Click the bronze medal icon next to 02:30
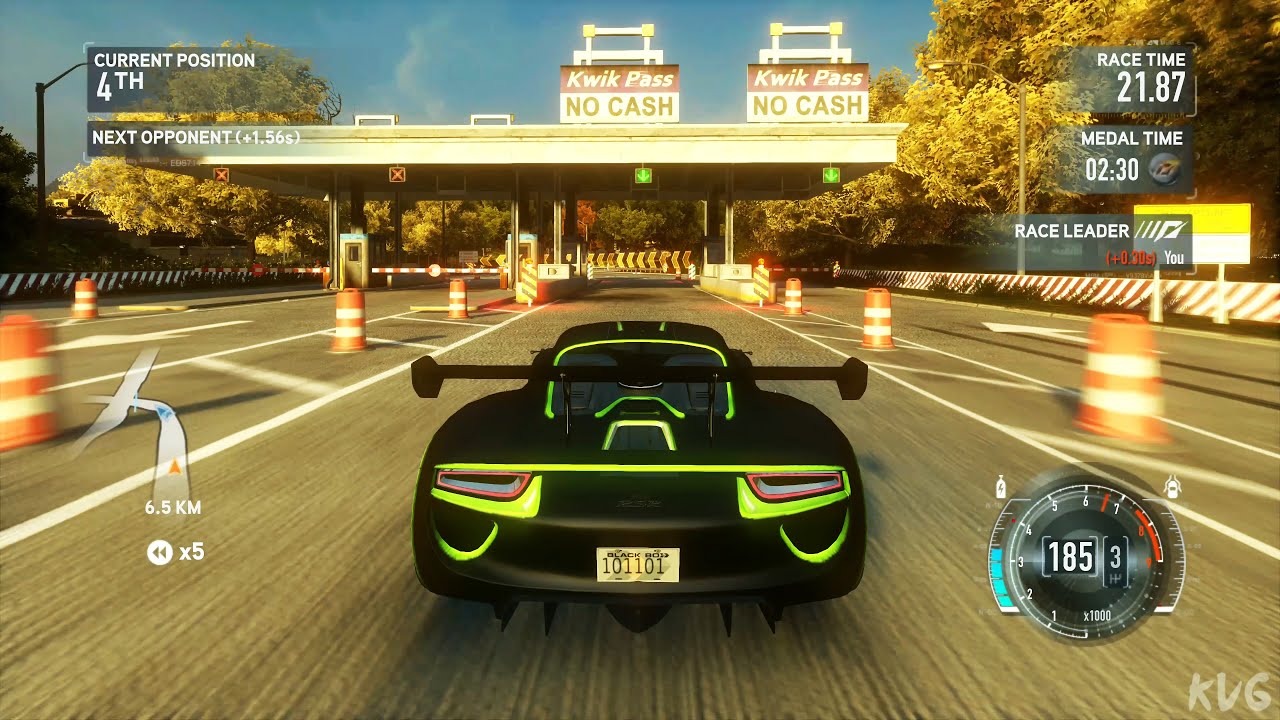Viewport: 1280px width, 720px height. click(x=1163, y=170)
